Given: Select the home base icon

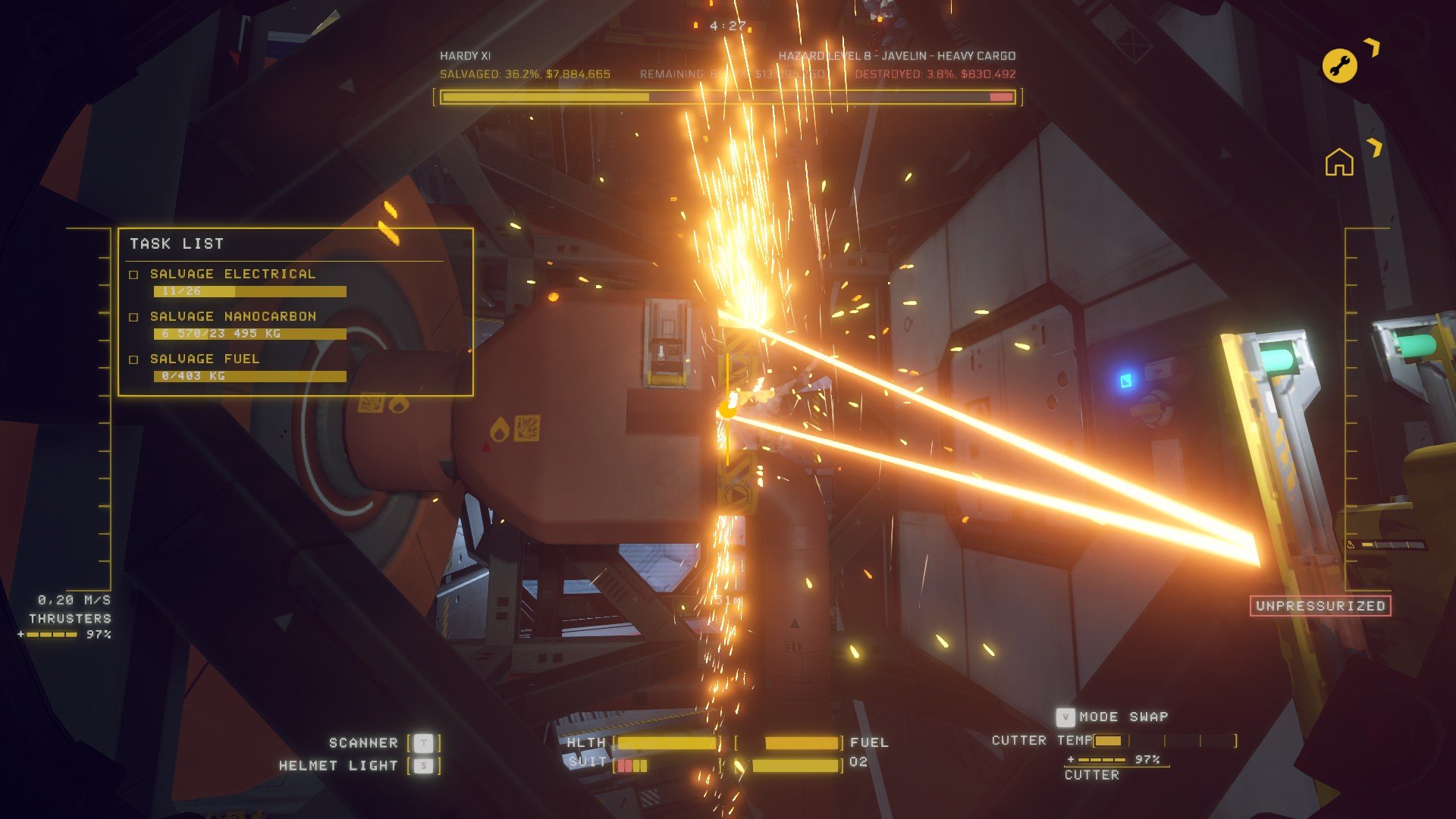Looking at the screenshot, I should [x=1339, y=162].
